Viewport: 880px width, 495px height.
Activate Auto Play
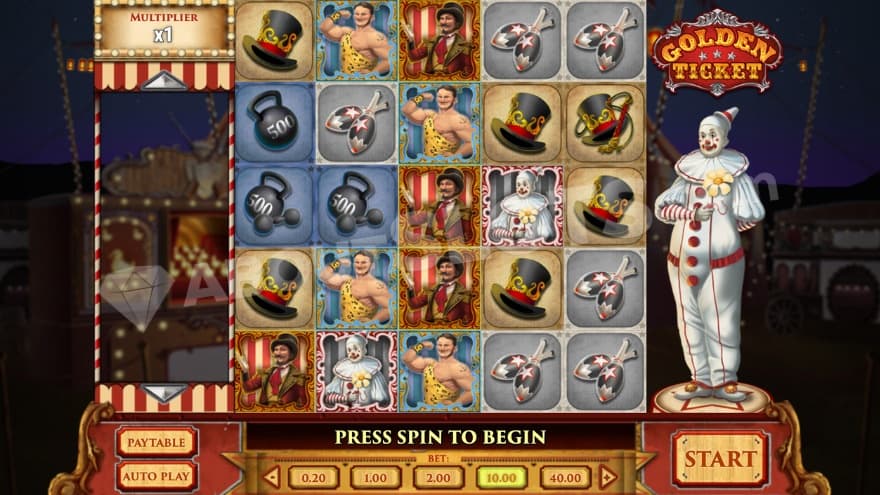(157, 475)
